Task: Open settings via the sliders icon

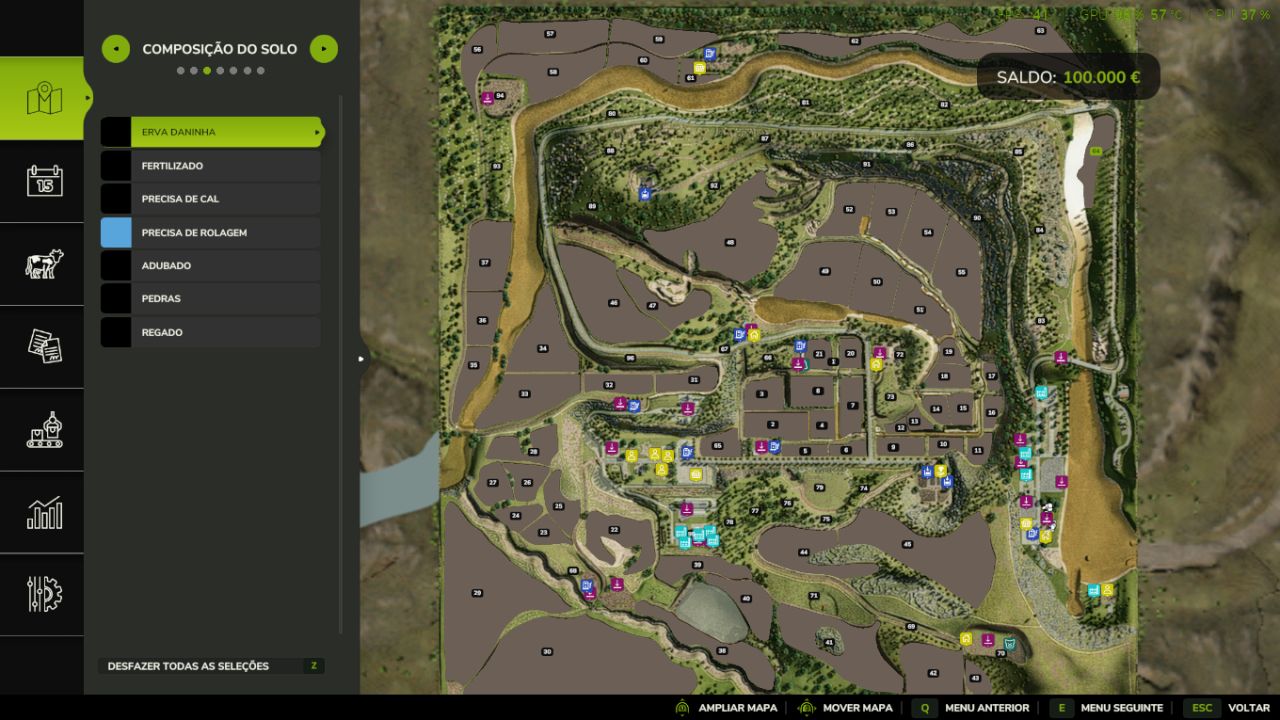Action: [x=42, y=594]
